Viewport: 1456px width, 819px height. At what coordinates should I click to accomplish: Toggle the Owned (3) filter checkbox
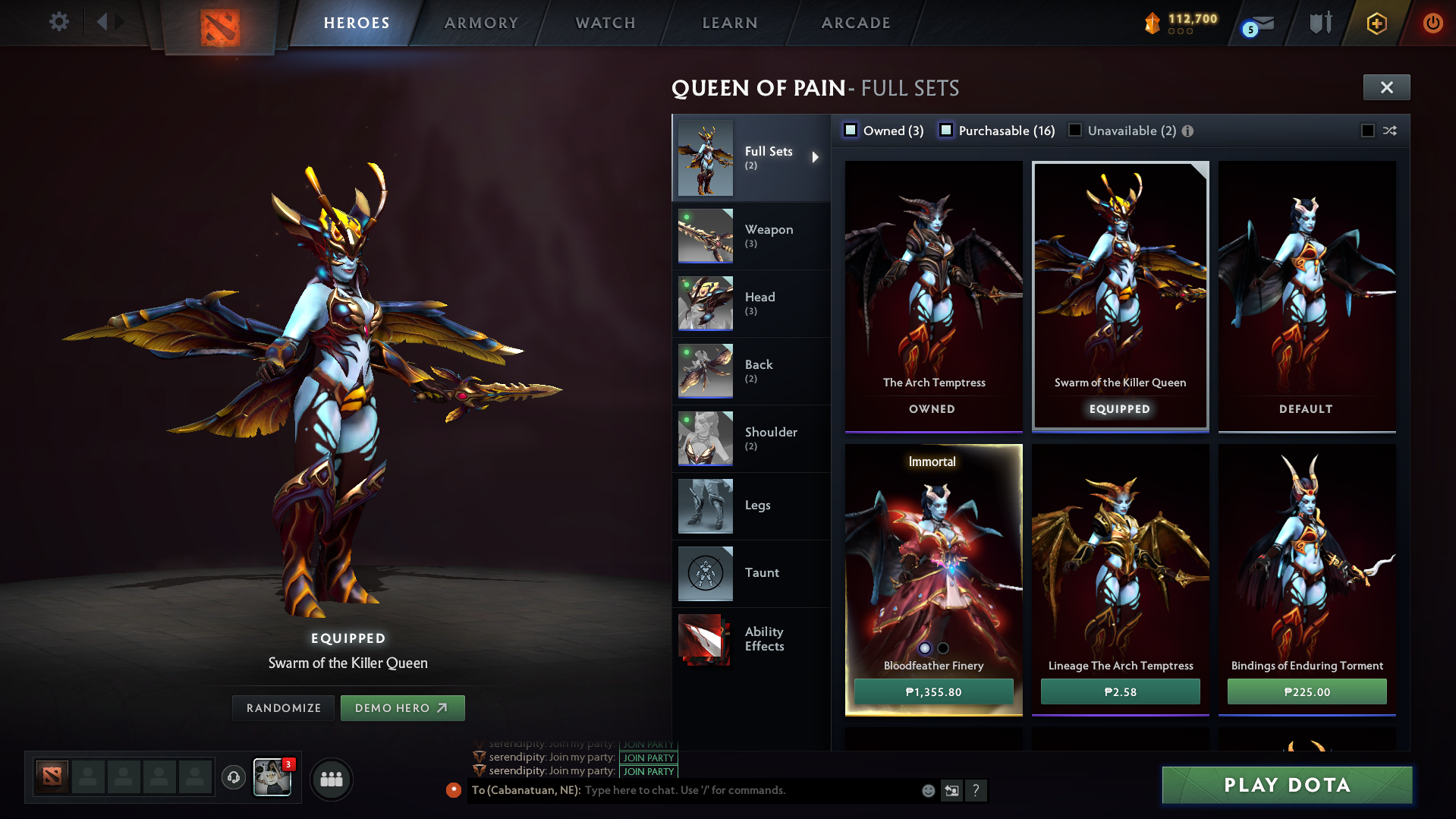pos(851,130)
